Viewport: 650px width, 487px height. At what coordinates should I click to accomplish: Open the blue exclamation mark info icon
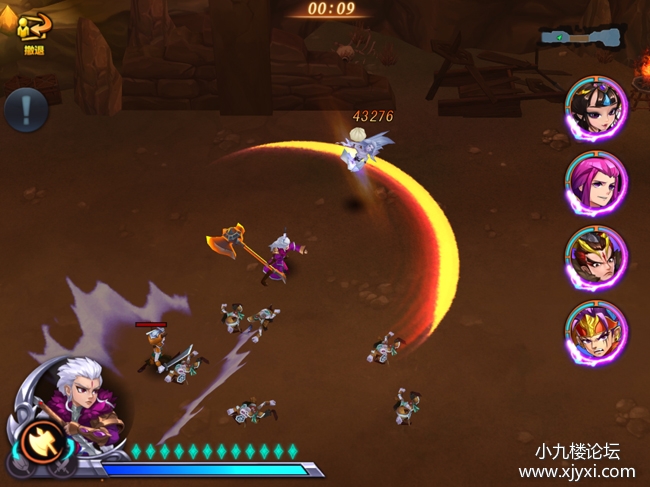[x=27, y=110]
